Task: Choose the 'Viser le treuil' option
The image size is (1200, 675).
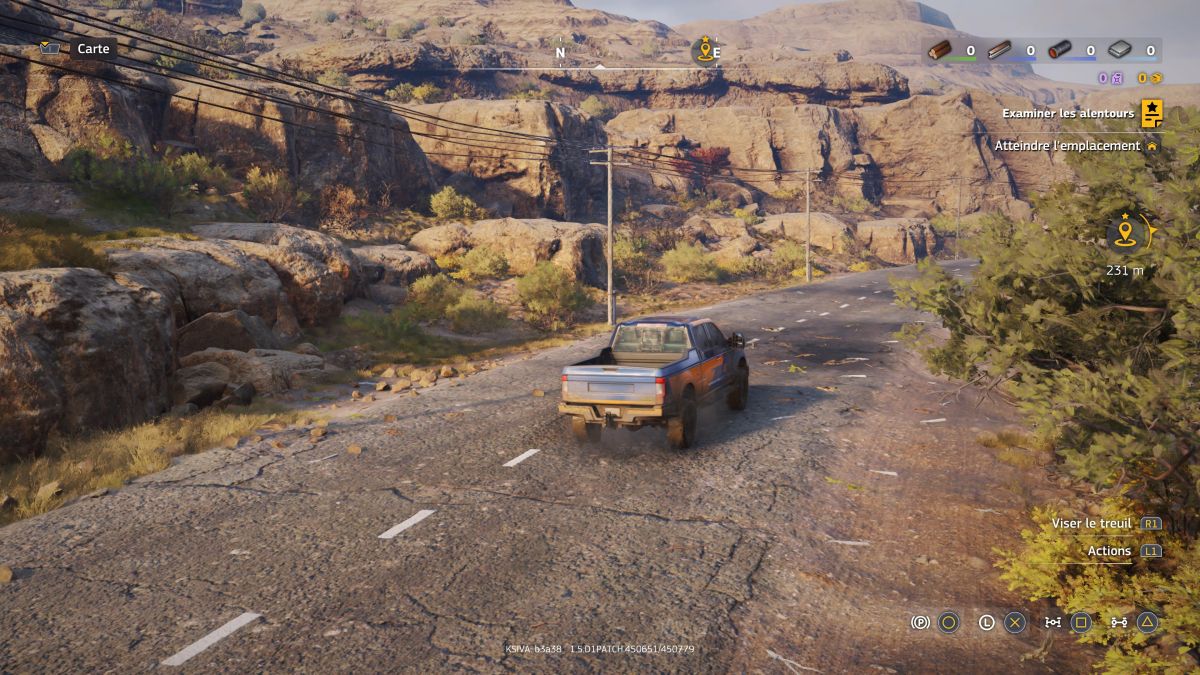Action: point(1092,523)
